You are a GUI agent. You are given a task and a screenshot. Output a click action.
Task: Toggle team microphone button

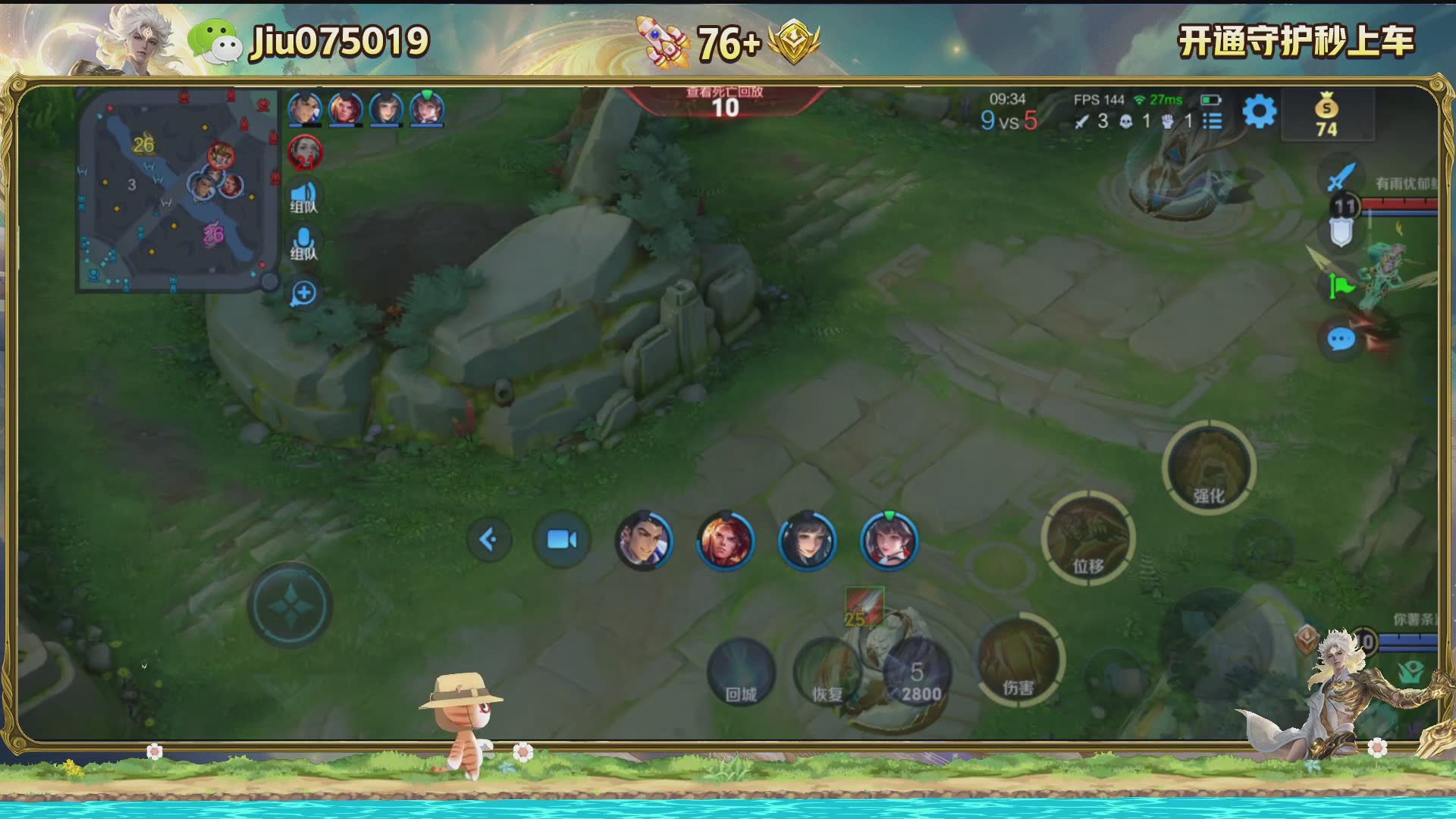(304, 244)
